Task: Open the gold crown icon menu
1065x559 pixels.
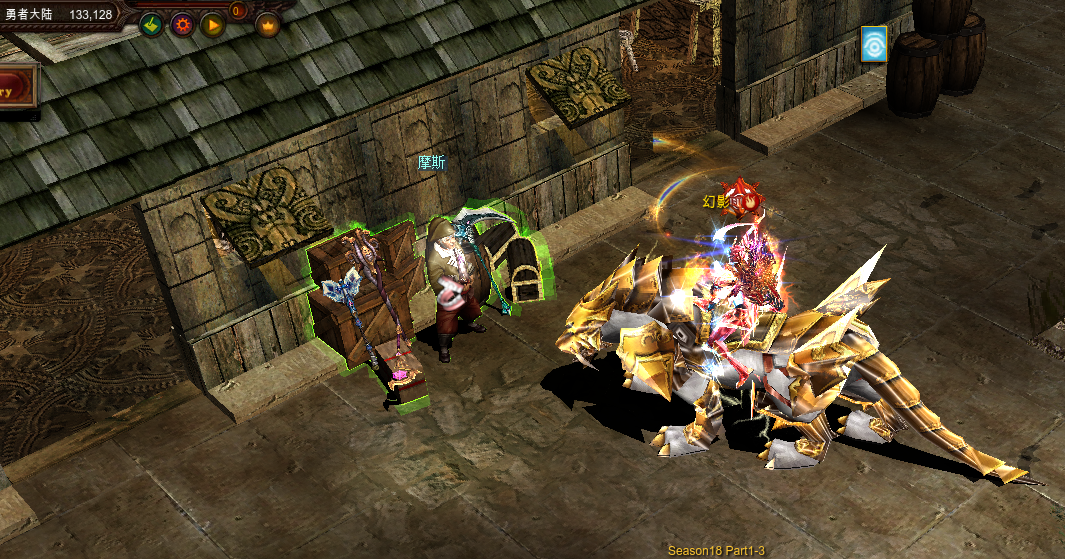Action: pos(268,25)
